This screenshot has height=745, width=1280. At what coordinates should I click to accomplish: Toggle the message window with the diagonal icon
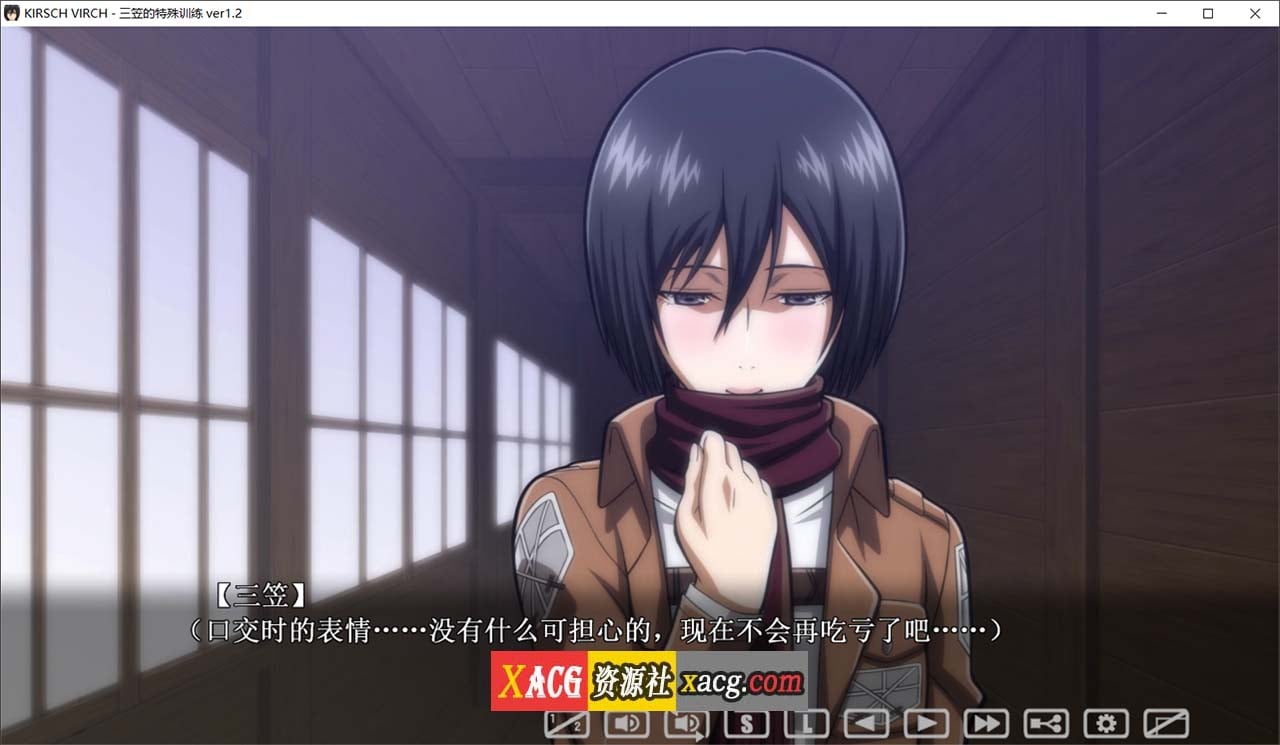click(1166, 722)
